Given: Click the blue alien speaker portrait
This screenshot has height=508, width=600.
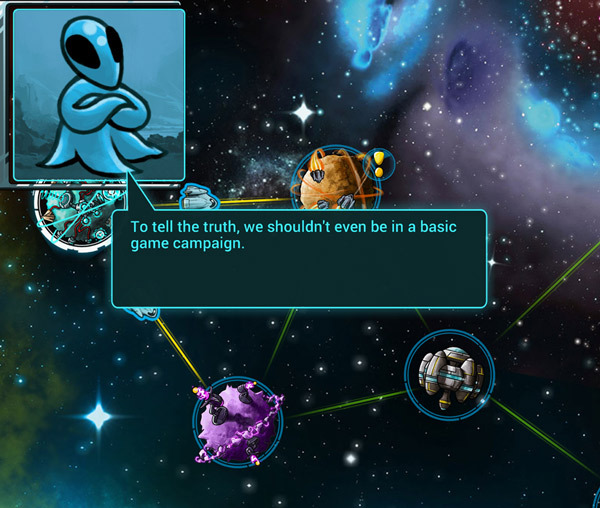Looking at the screenshot, I should (98, 94).
